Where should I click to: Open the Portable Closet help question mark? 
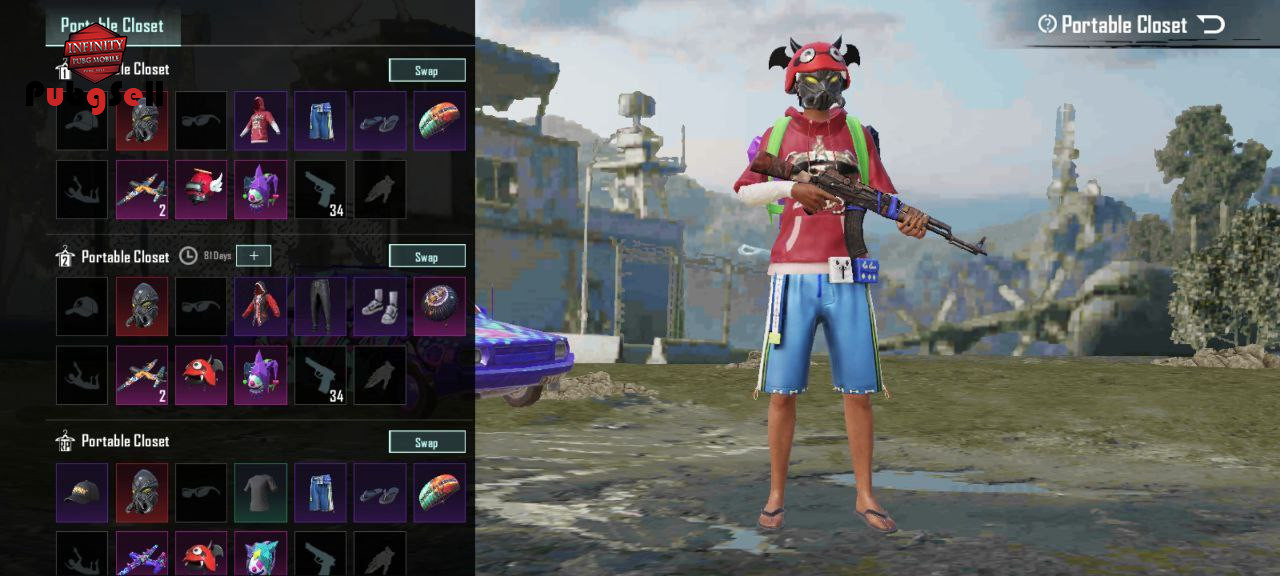pos(1047,25)
